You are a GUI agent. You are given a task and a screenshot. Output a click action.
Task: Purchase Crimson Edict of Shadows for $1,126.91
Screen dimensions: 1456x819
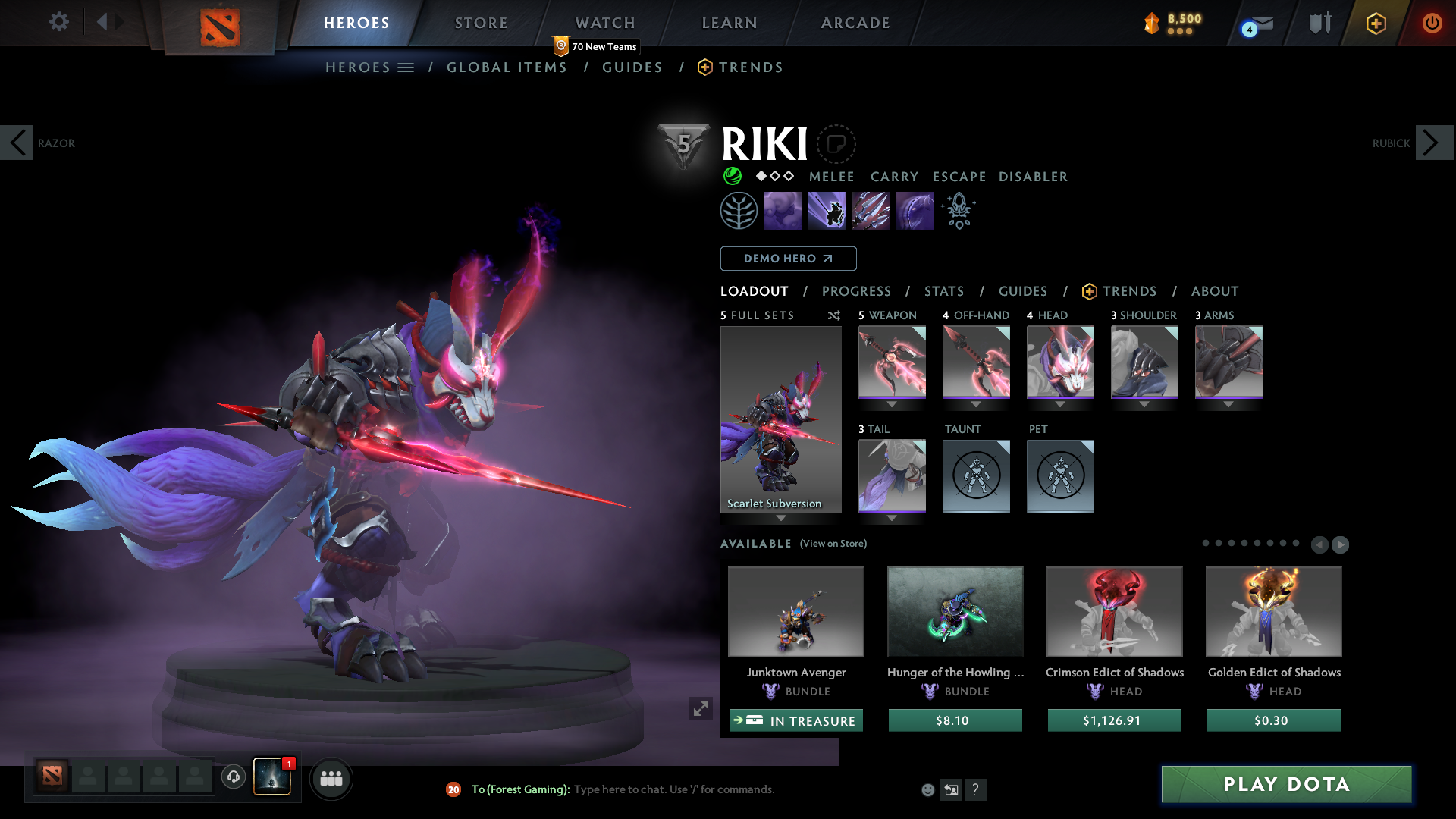coord(1114,720)
